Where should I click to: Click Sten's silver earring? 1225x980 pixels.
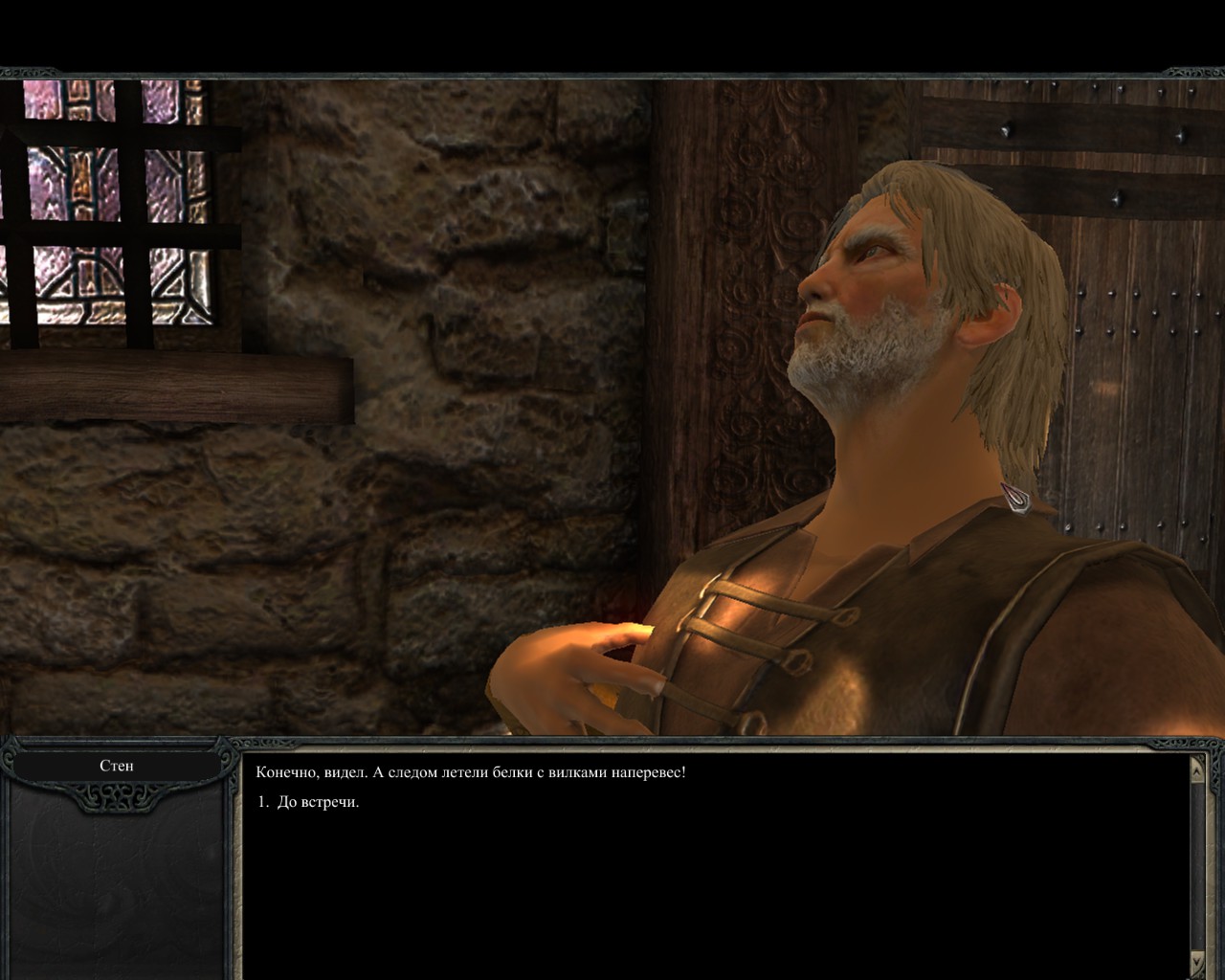pyautogui.click(x=1014, y=498)
